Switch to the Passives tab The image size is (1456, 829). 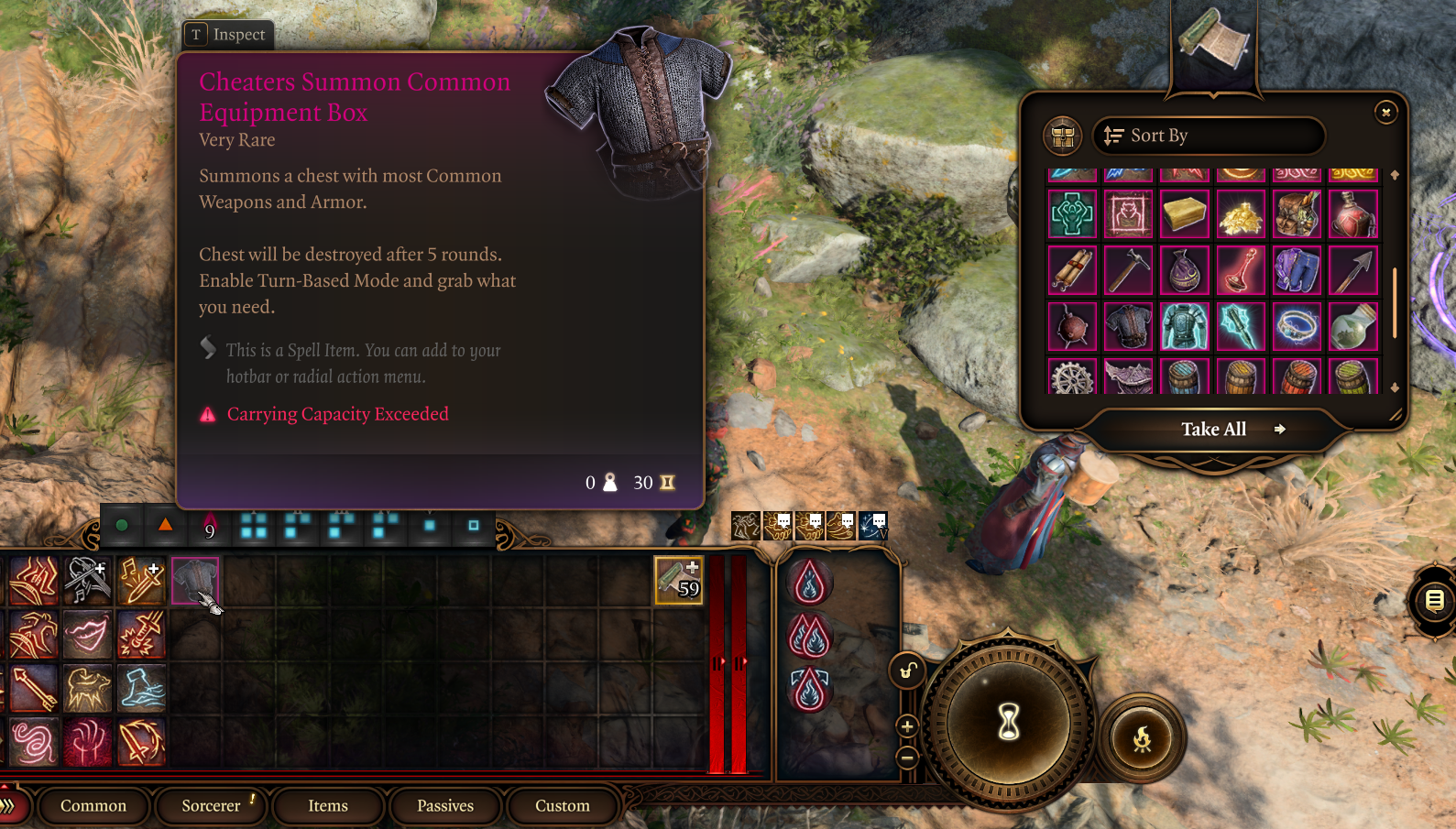445,806
